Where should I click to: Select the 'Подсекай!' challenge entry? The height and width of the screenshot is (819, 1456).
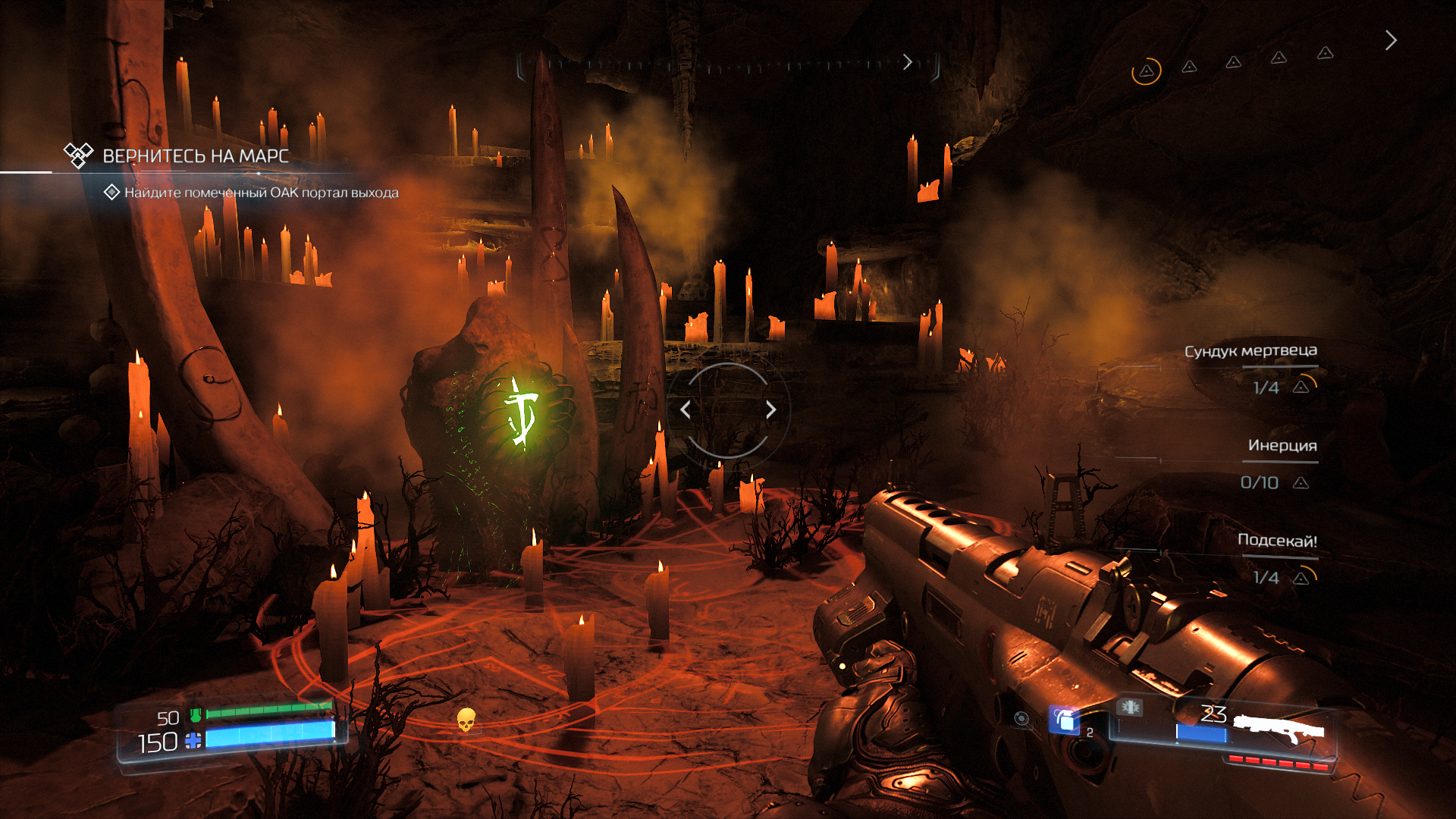tap(1277, 541)
